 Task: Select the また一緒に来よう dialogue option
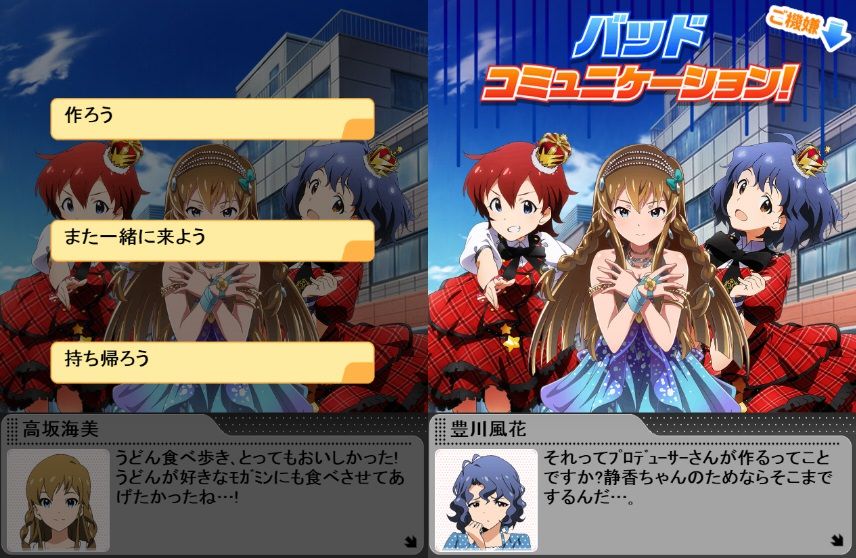tap(212, 241)
